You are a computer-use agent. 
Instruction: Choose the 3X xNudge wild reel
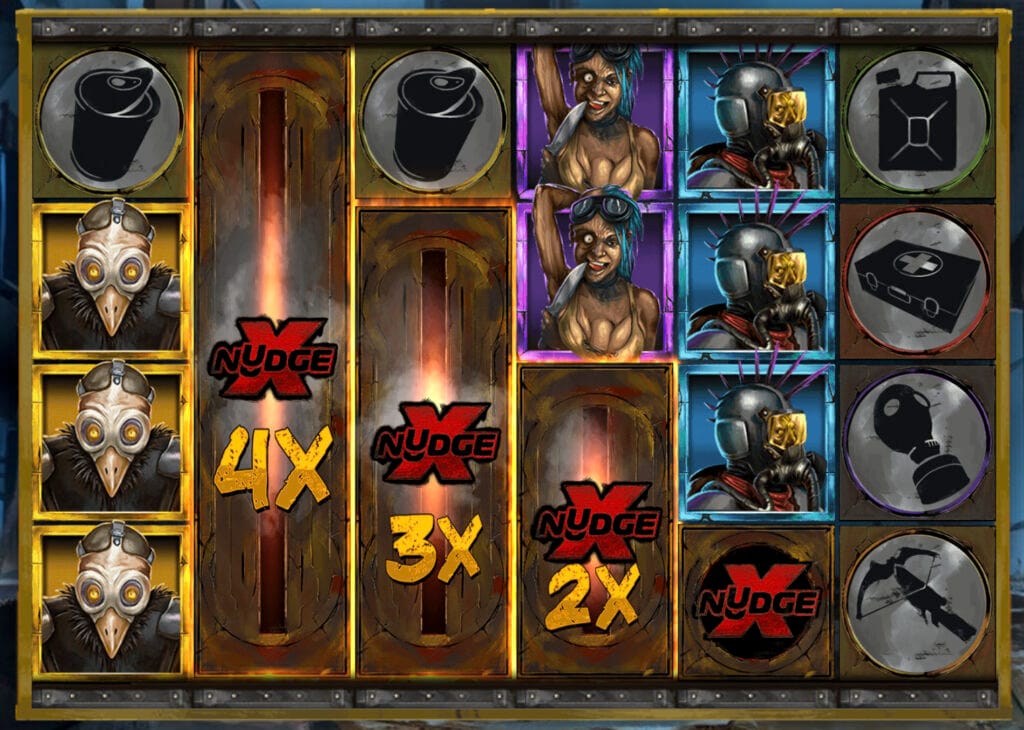click(433, 440)
